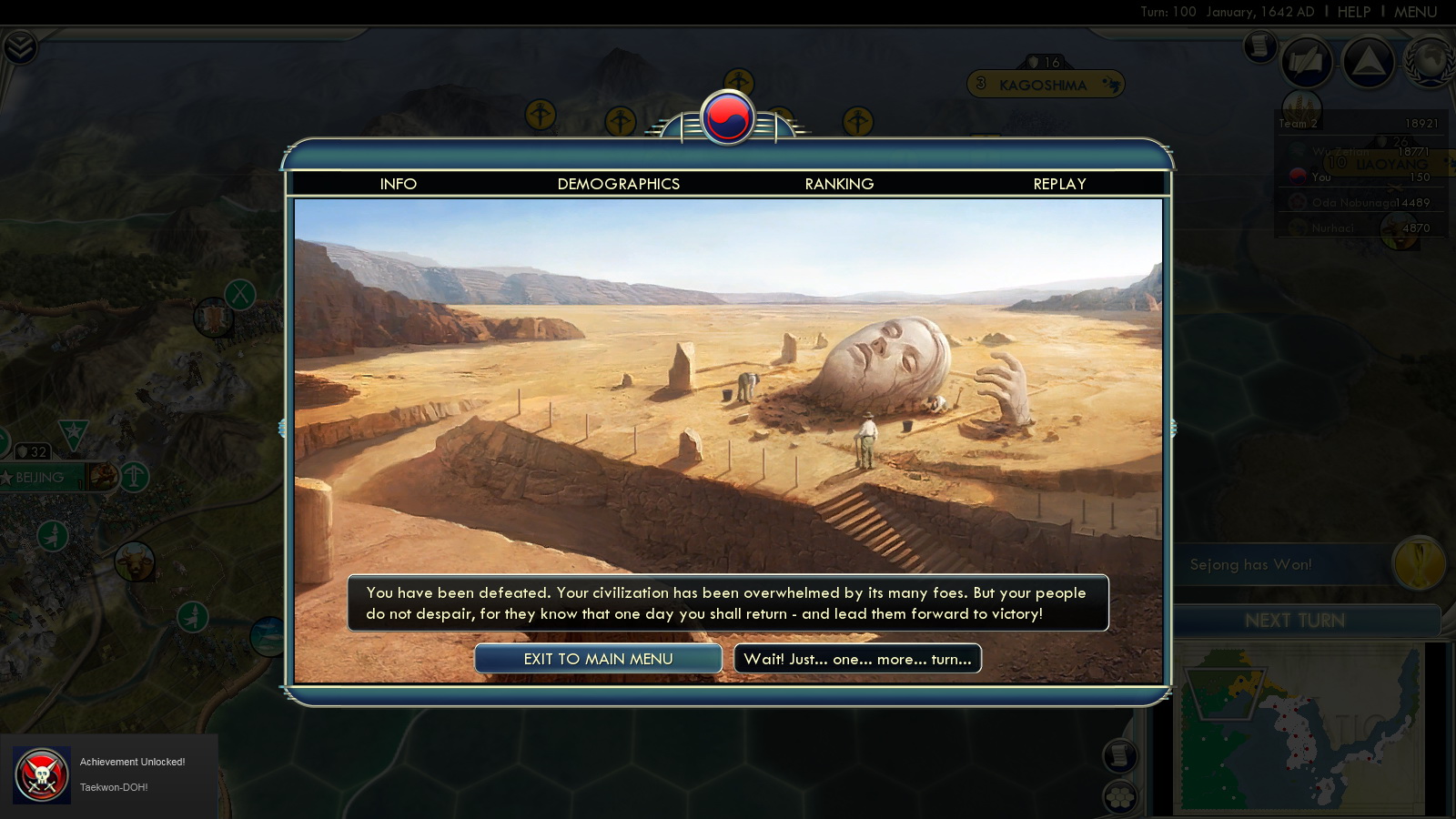Click the Next Turn button
The height and width of the screenshot is (819, 1456).
[x=1294, y=621]
